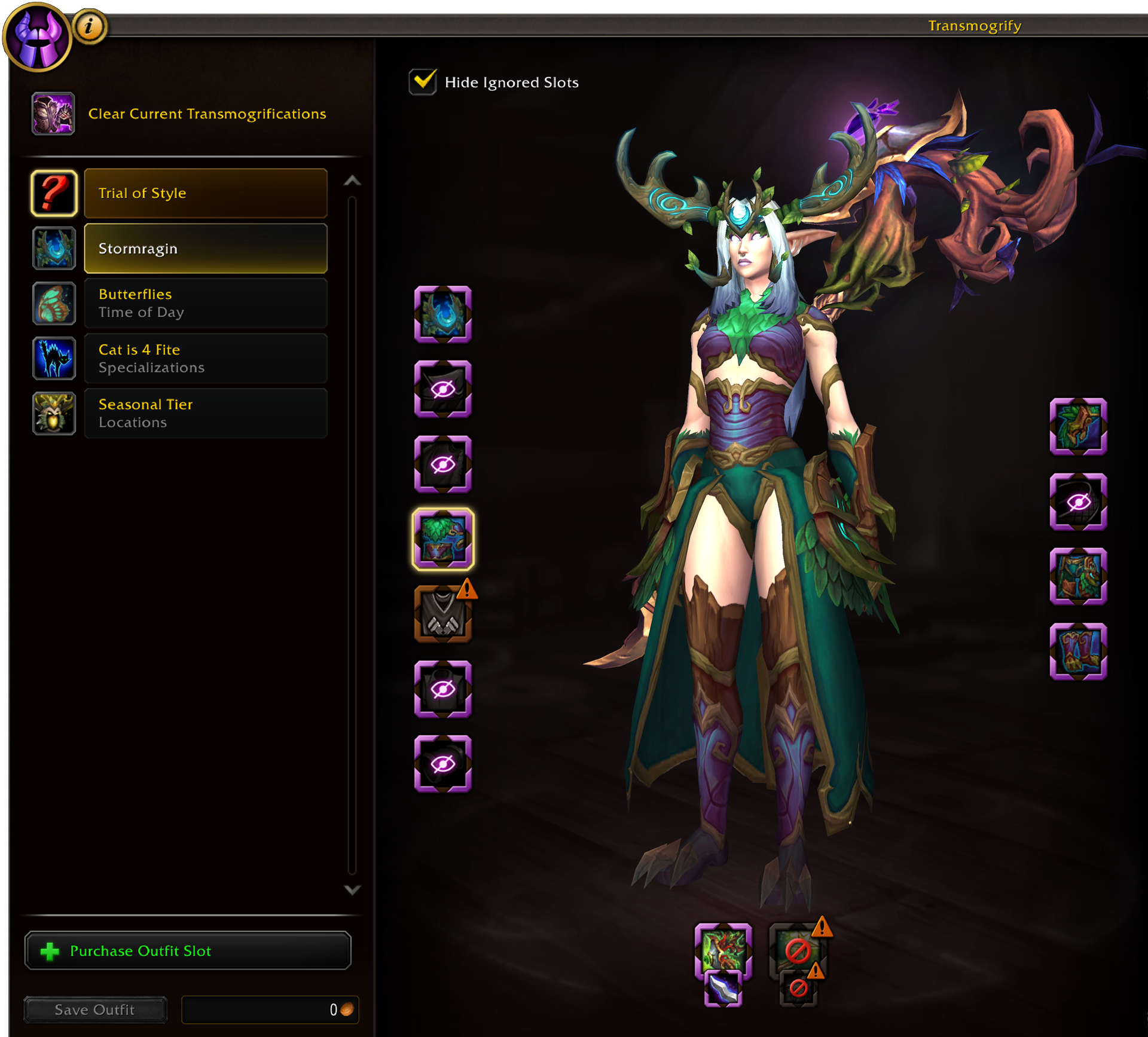Click the shirt slot with warning triangle
Screen dimensions: 1148x1037
coord(443,614)
